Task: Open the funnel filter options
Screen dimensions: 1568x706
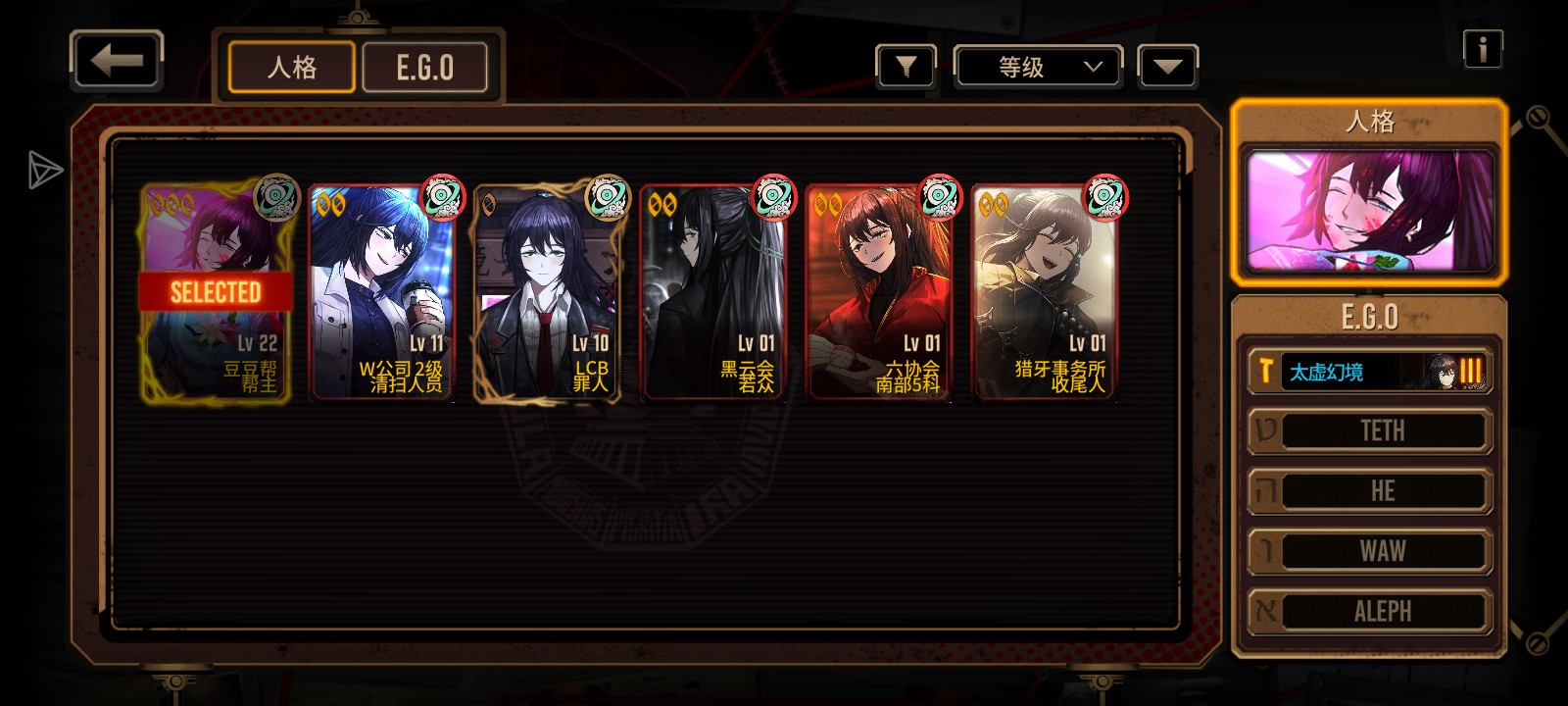Action: coord(906,67)
